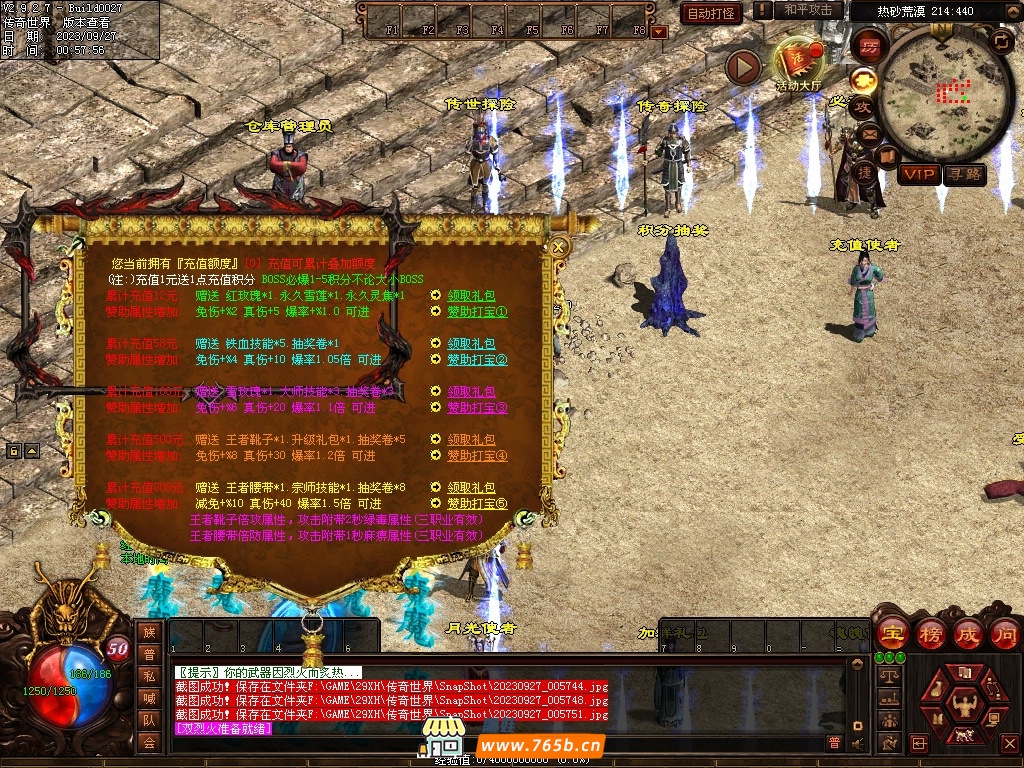This screenshot has height=768, width=1024.
Task: Toggle 自动打怪 auto-fight button
Action: [x=711, y=13]
